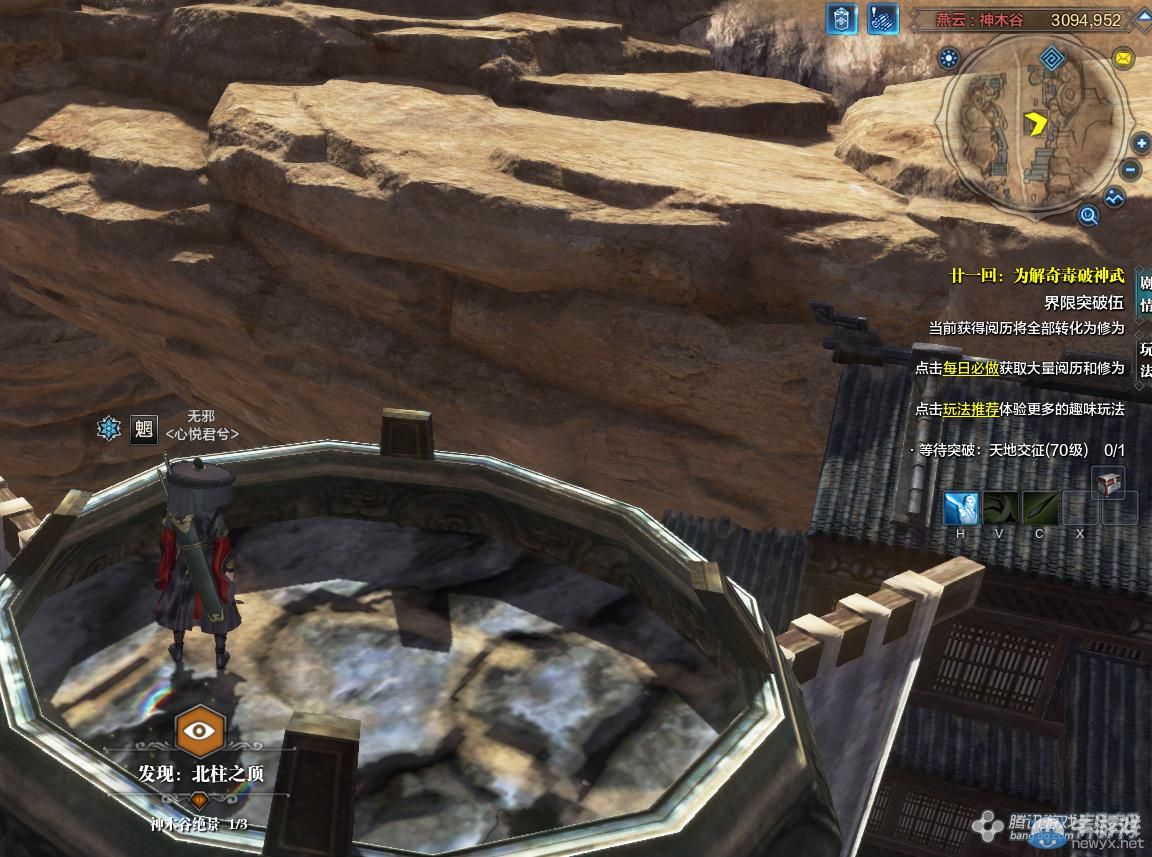
Task: Open the 每日必做 link
Action: [x=970, y=368]
